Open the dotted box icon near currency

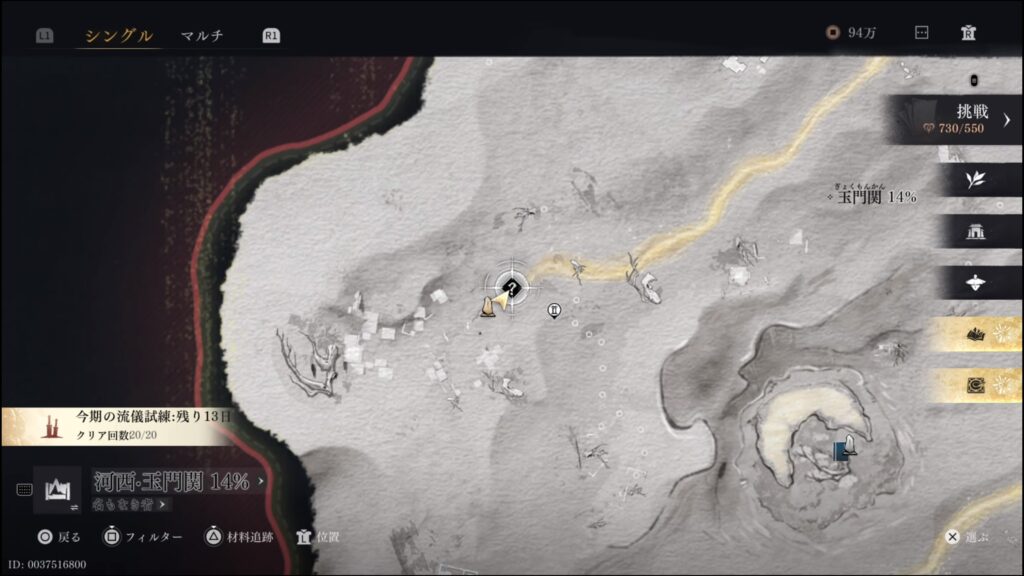tap(922, 32)
